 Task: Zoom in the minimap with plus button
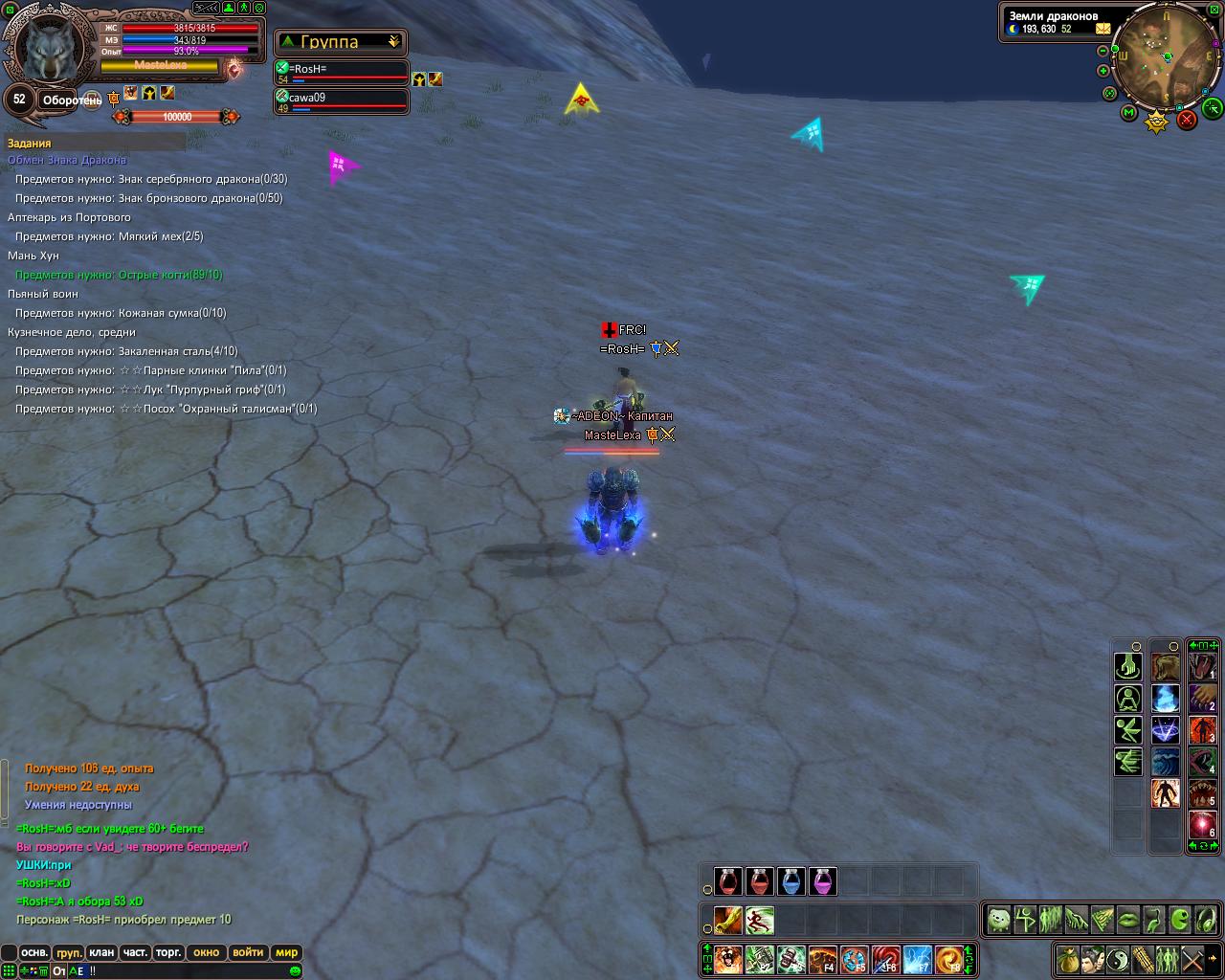(1103, 71)
